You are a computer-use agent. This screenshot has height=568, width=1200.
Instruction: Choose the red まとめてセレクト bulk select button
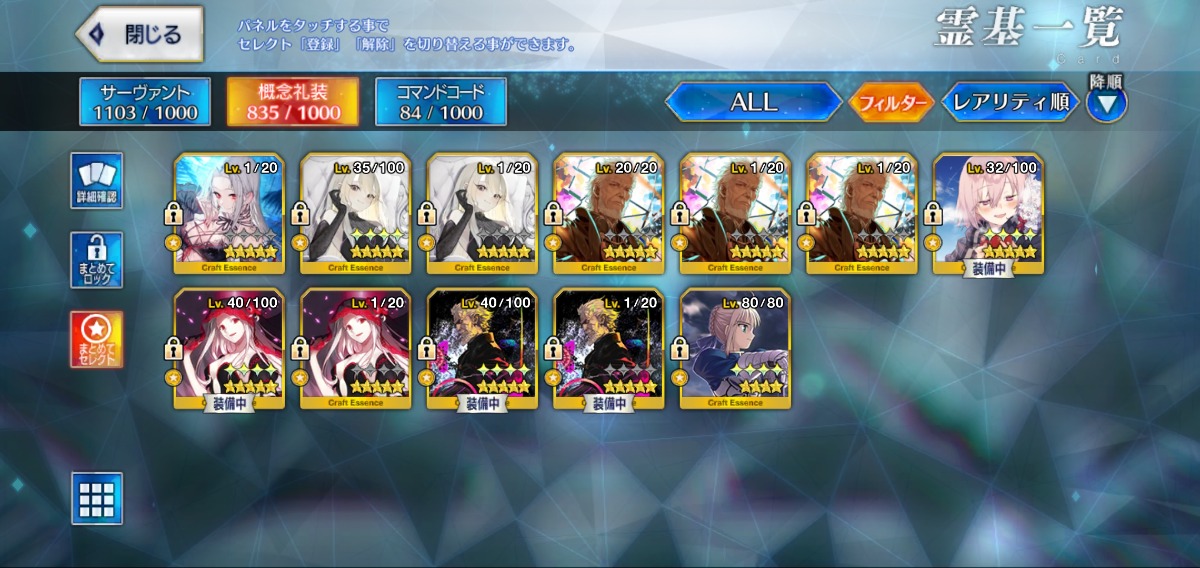[x=97, y=339]
